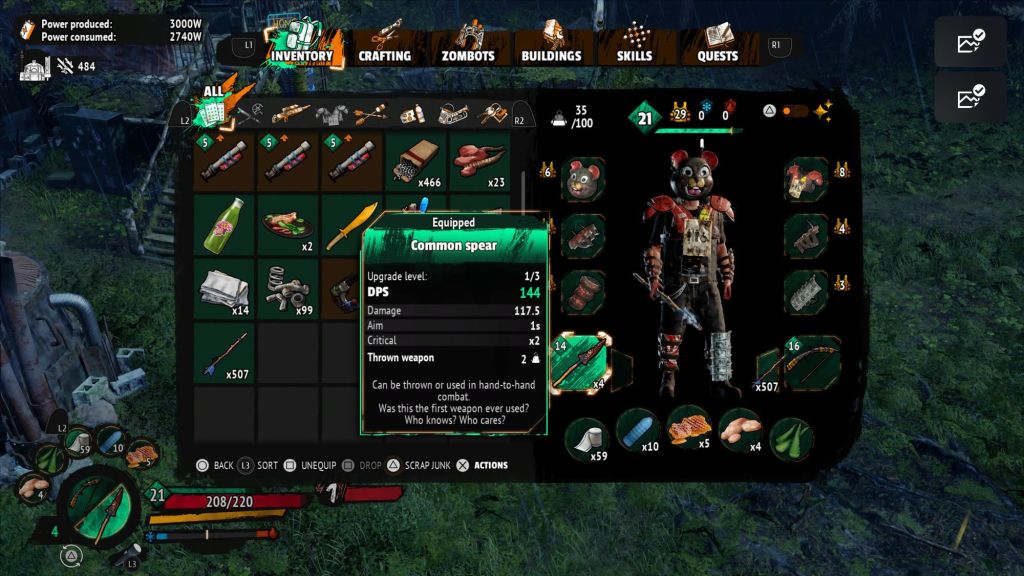Image resolution: width=1024 pixels, height=576 pixels.
Task: Select the arrows stack of 507 in inventory
Action: [223, 353]
